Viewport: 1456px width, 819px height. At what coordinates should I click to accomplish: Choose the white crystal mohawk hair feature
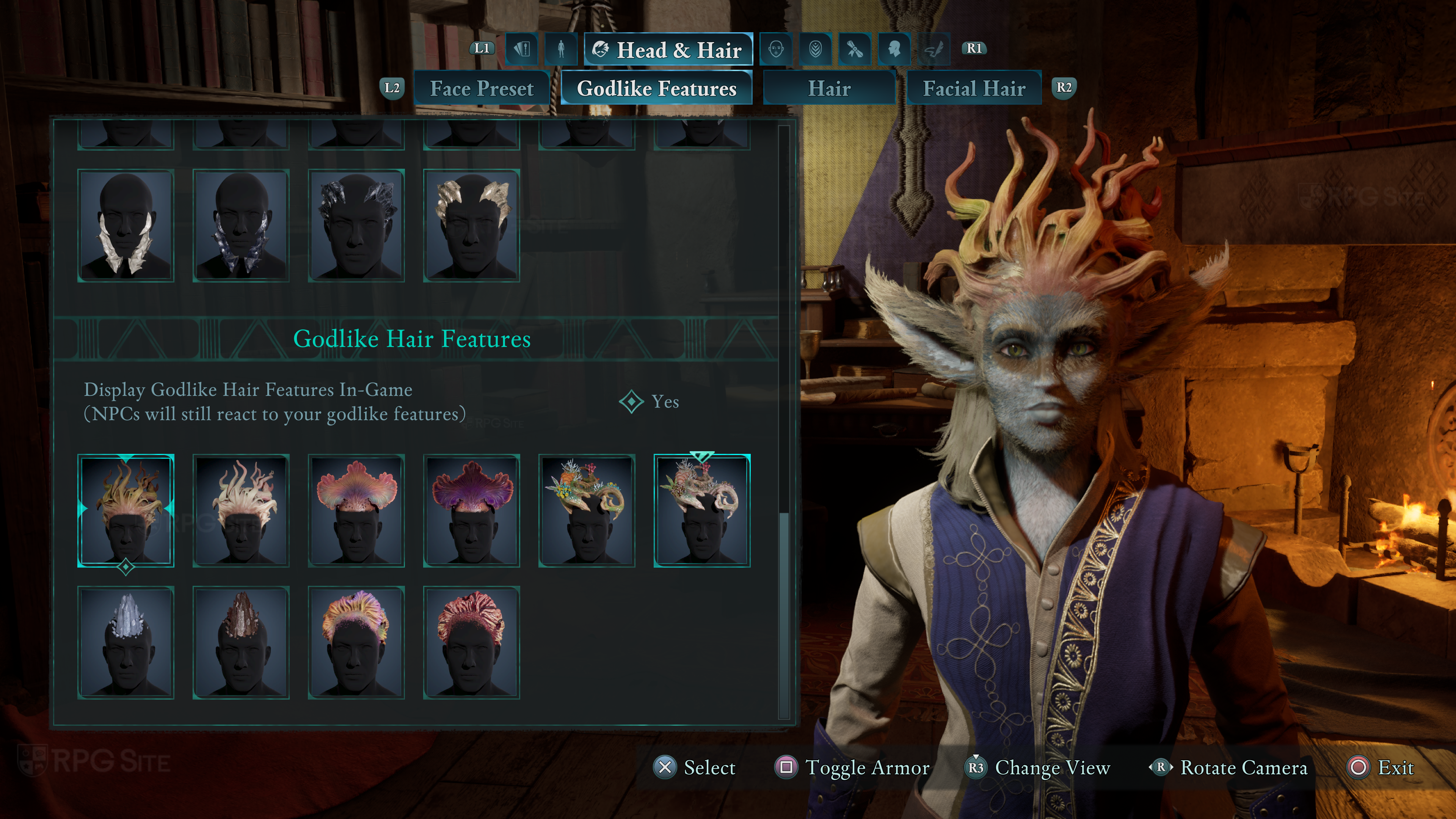pos(126,643)
